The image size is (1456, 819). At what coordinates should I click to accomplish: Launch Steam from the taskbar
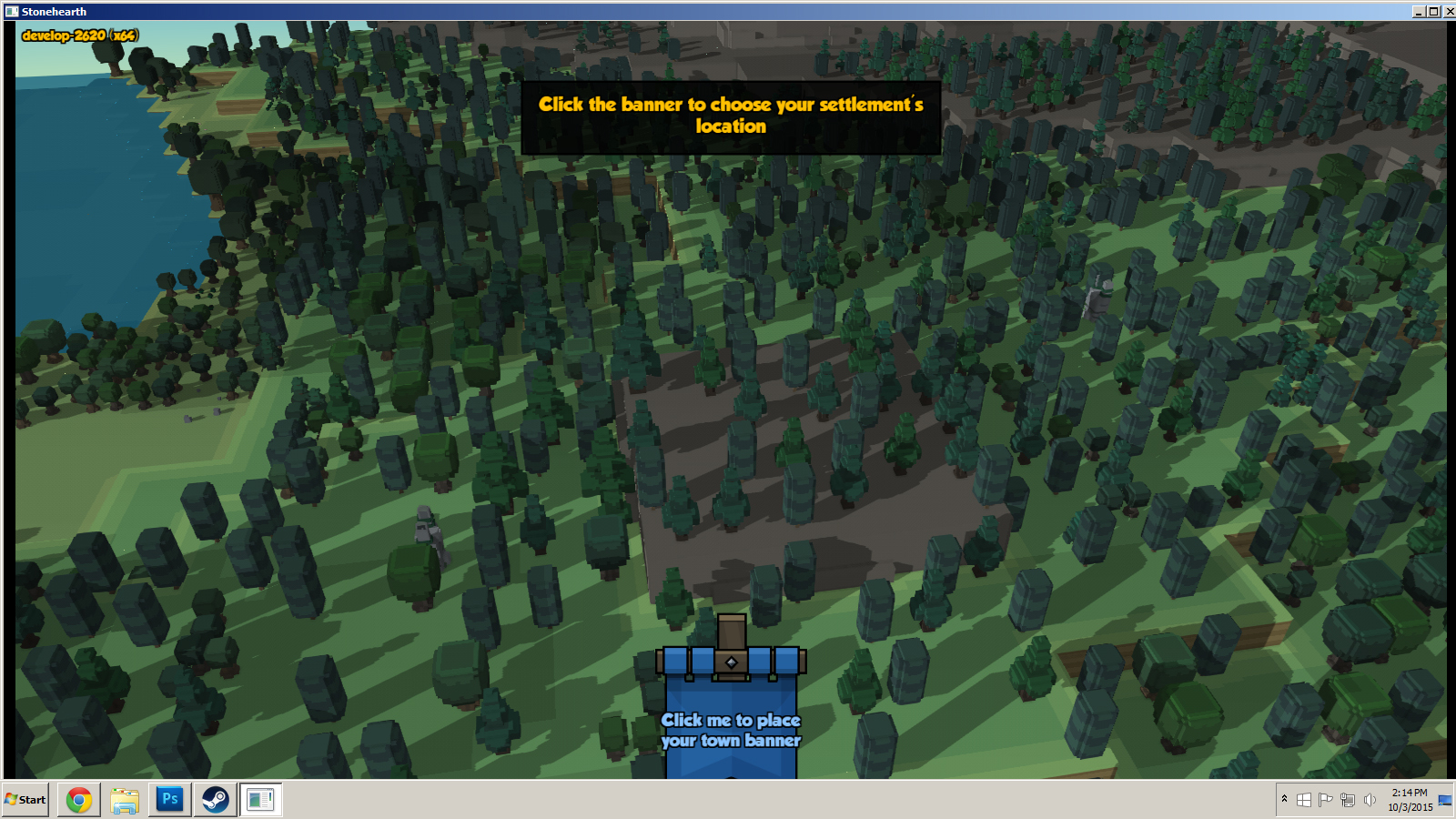pyautogui.click(x=216, y=800)
